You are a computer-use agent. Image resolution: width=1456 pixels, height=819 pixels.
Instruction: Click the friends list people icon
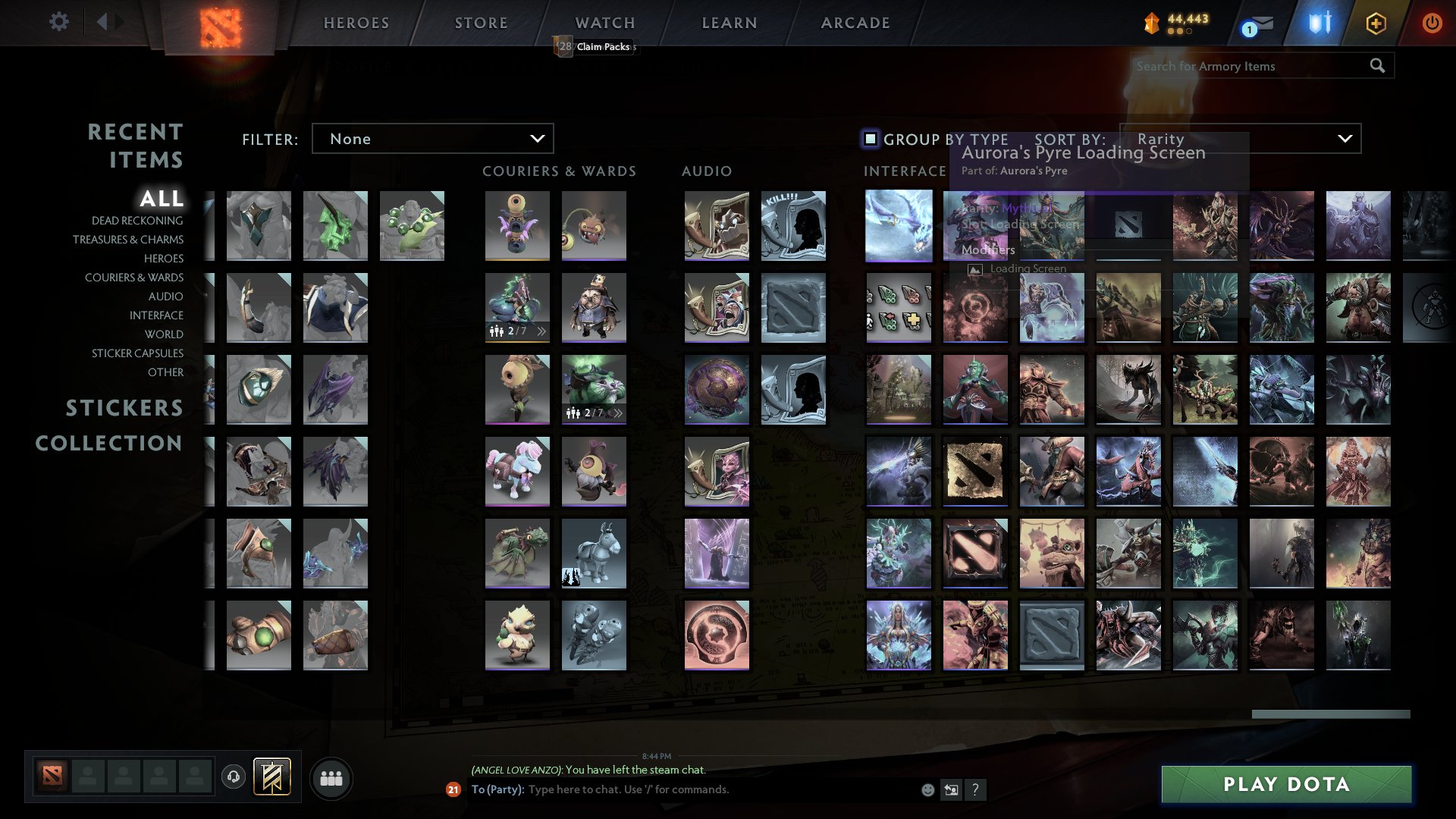tap(331, 777)
